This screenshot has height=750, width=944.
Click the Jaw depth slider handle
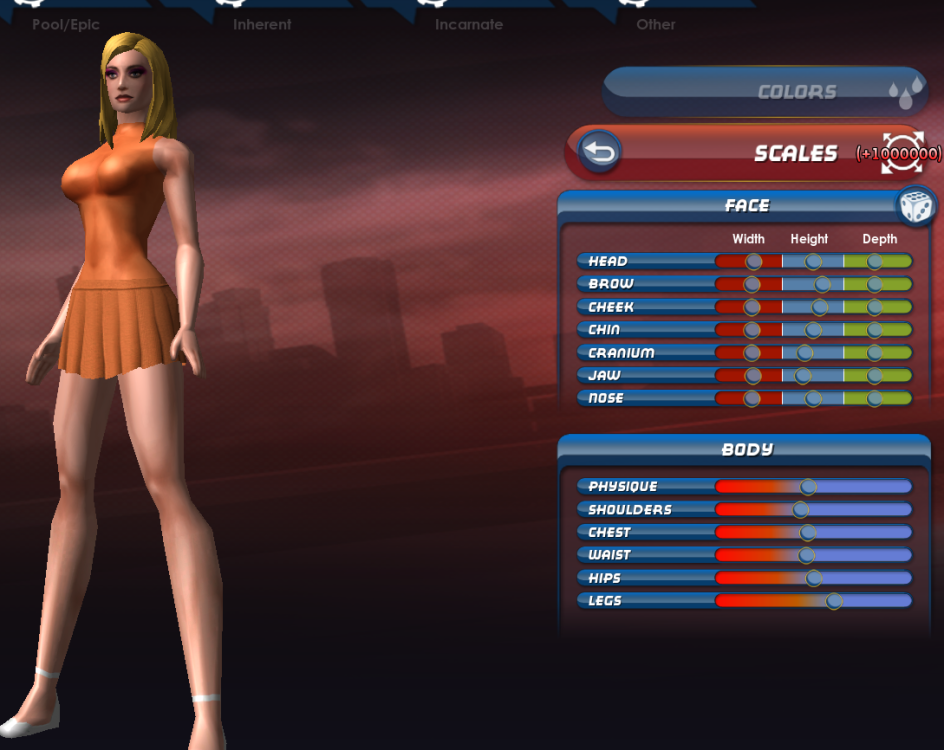(x=875, y=376)
